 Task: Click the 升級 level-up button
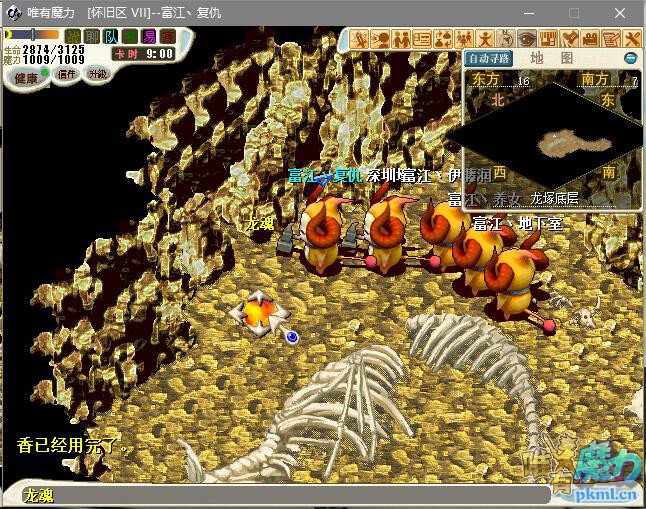tap(98, 75)
